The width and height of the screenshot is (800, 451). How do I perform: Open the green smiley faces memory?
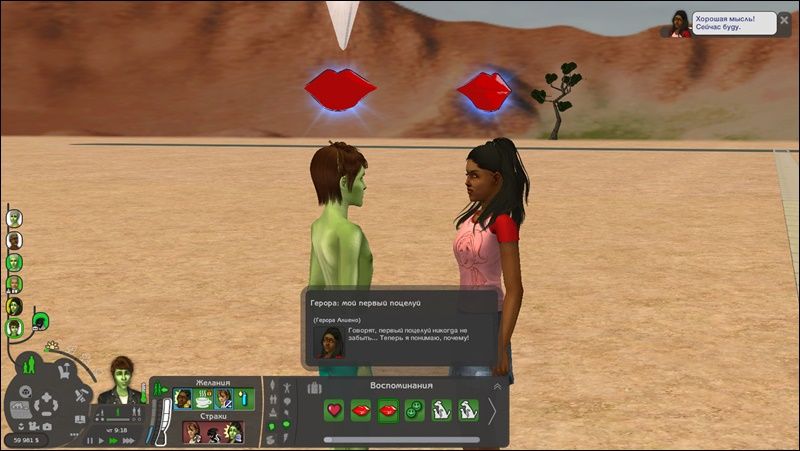pyautogui.click(x=414, y=410)
